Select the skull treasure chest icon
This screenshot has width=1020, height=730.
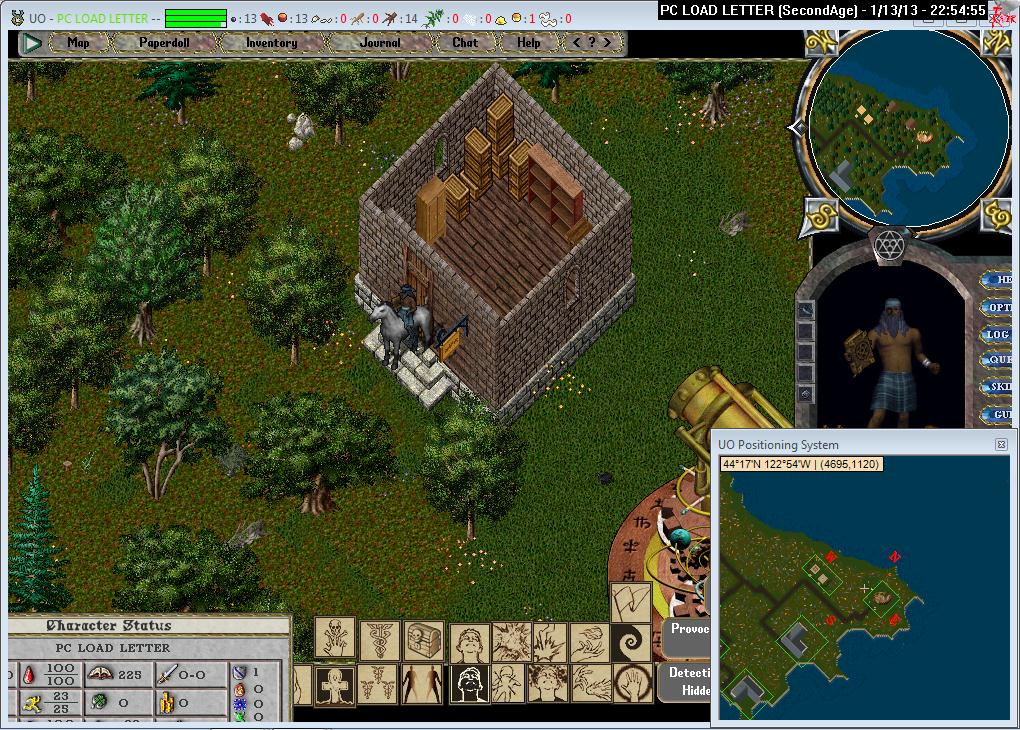[424, 639]
